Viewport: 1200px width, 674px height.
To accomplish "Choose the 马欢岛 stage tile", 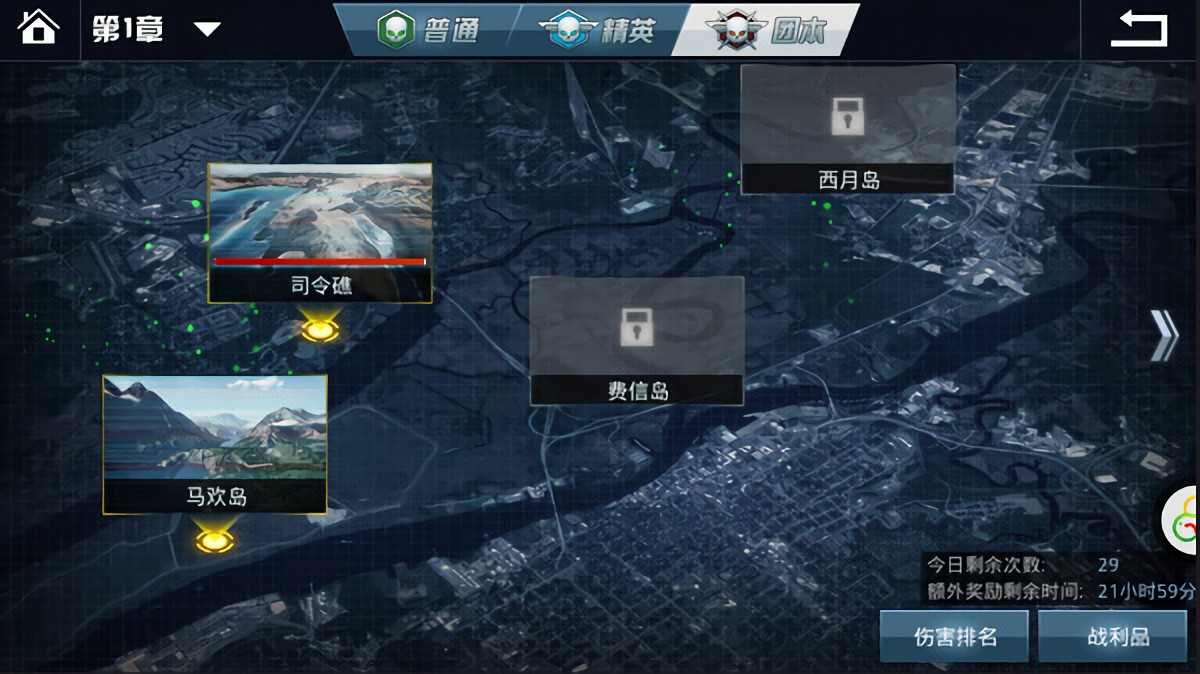I will click(215, 443).
